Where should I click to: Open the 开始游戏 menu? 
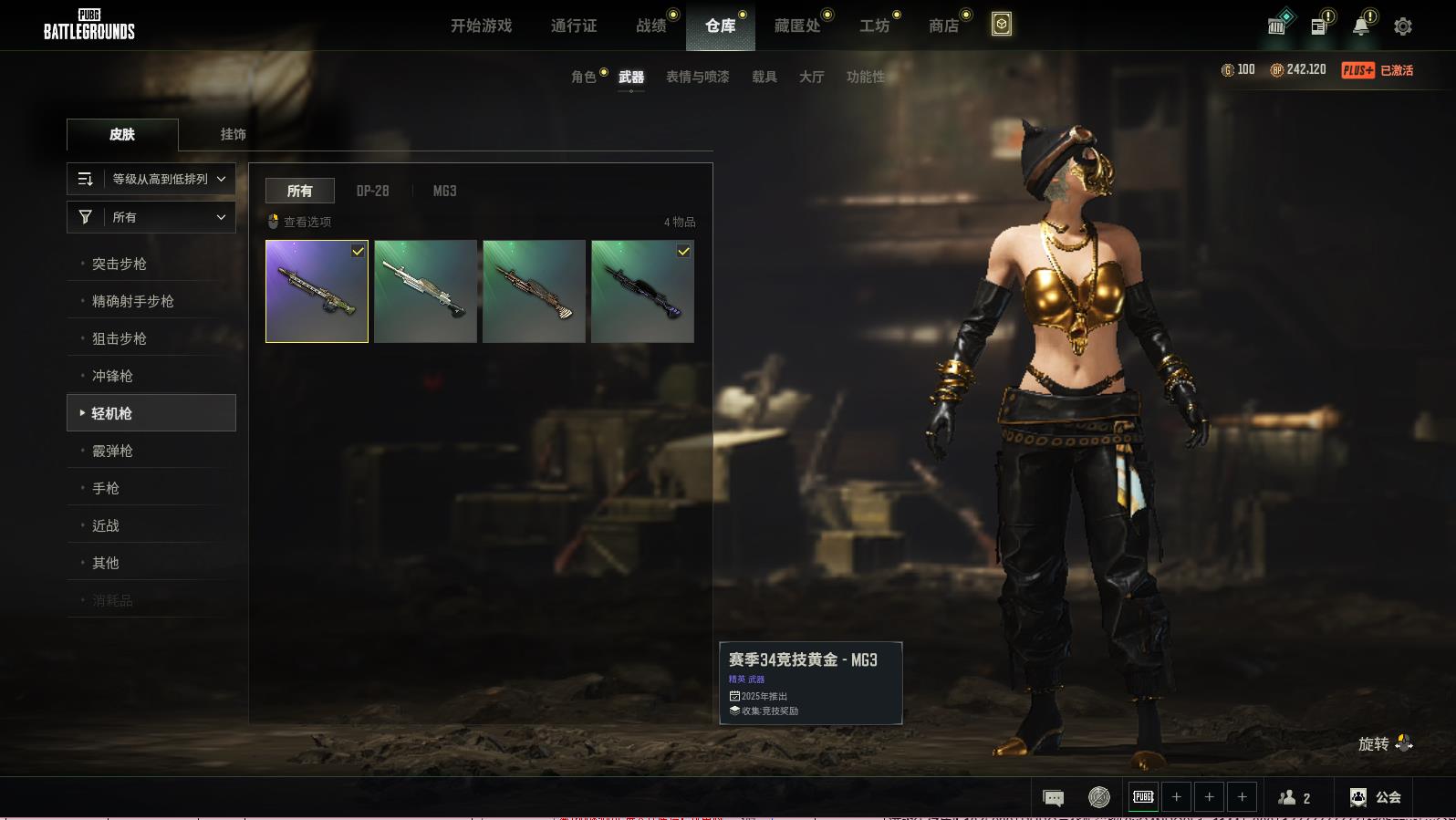click(x=481, y=26)
